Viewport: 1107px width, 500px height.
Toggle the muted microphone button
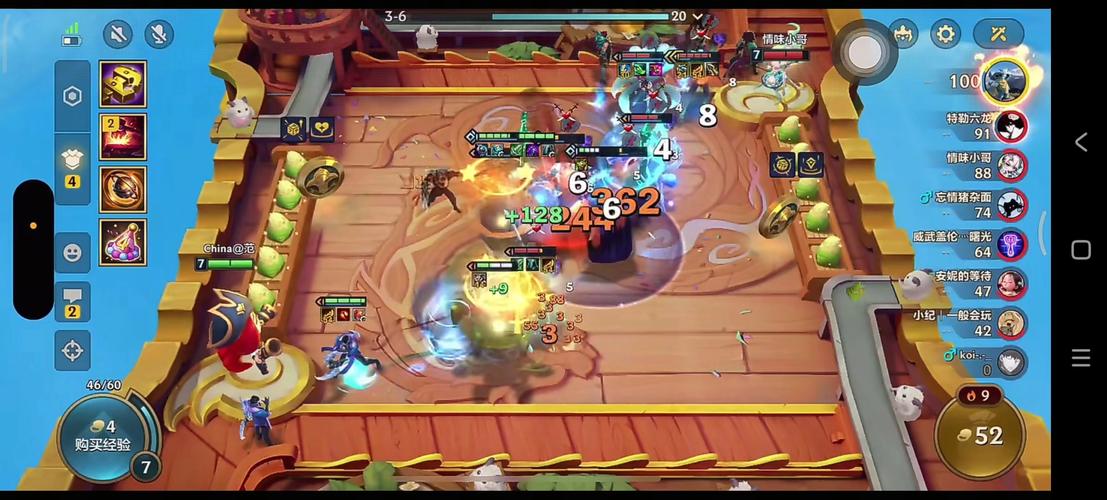[159, 34]
